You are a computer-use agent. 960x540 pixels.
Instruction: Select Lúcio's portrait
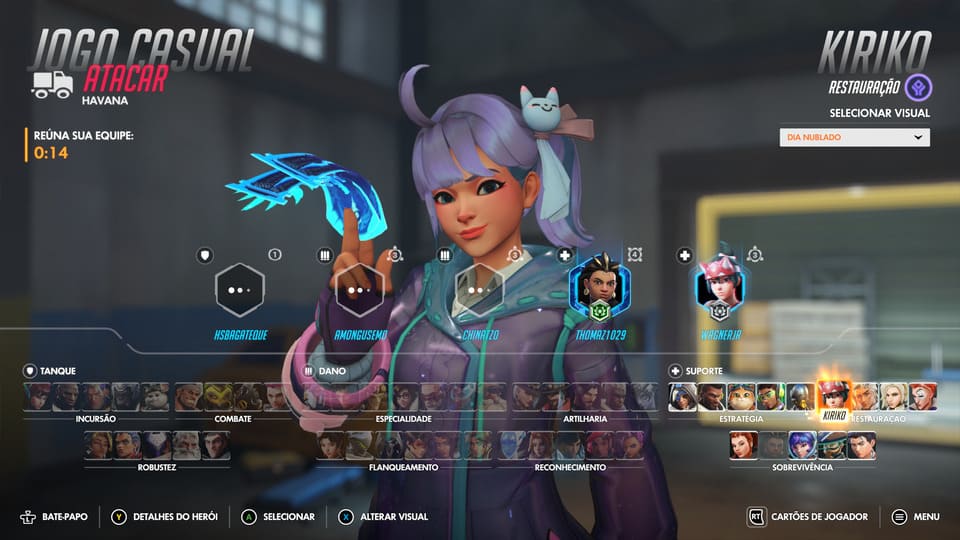coord(770,397)
